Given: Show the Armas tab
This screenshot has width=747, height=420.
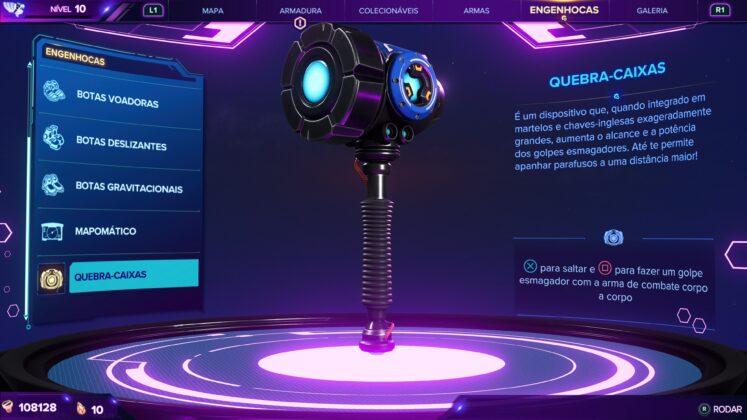Looking at the screenshot, I should [477, 10].
